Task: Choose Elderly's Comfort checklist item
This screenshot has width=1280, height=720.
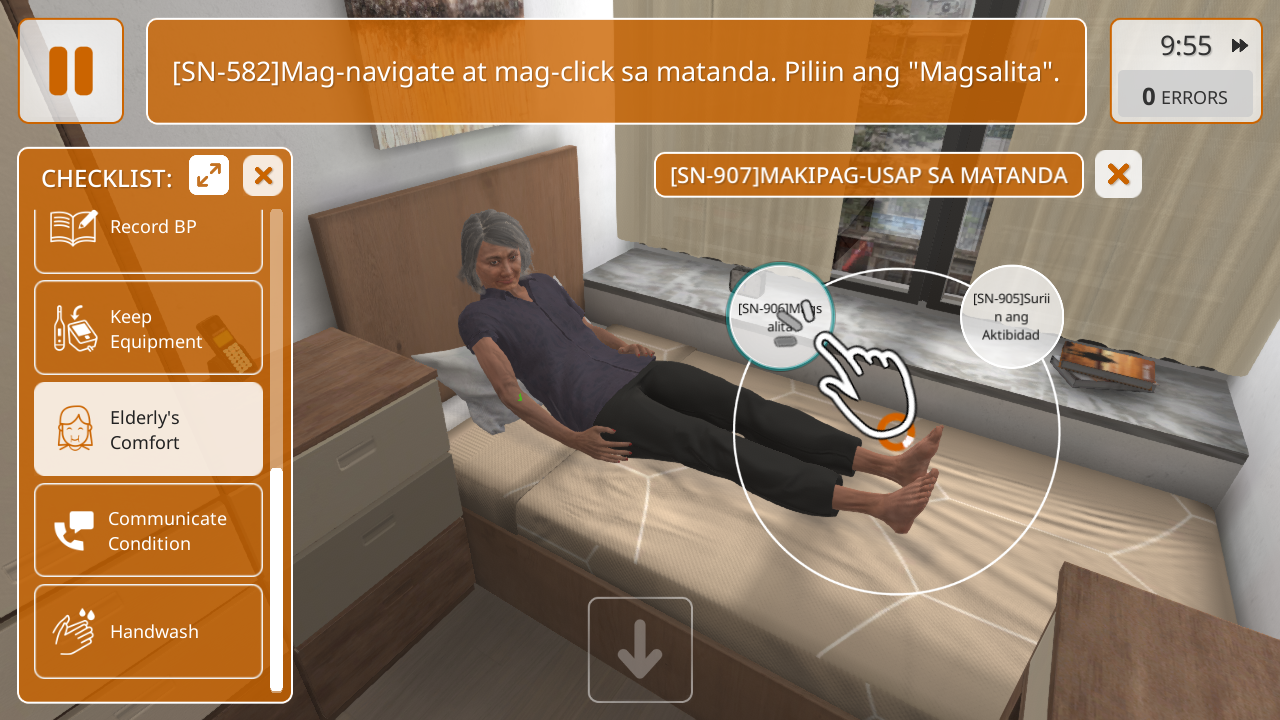Action: pos(148,429)
